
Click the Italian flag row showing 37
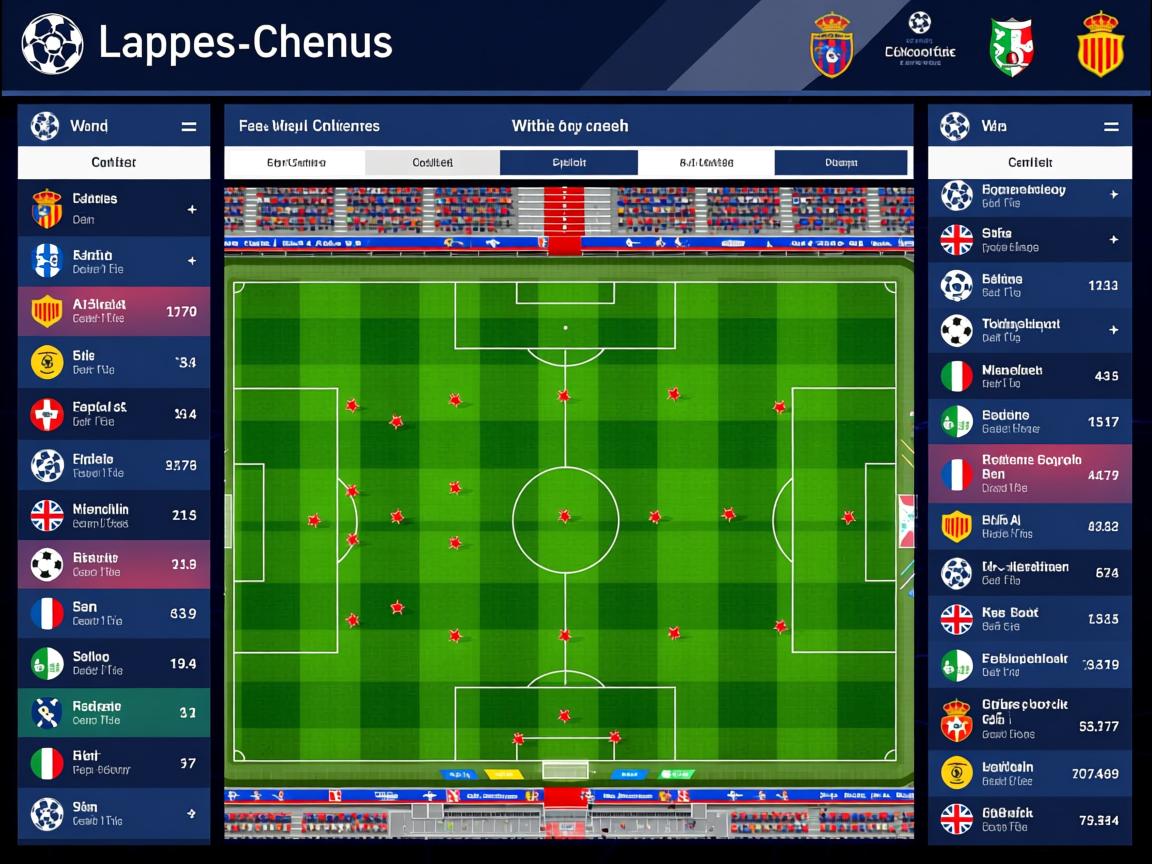click(114, 763)
